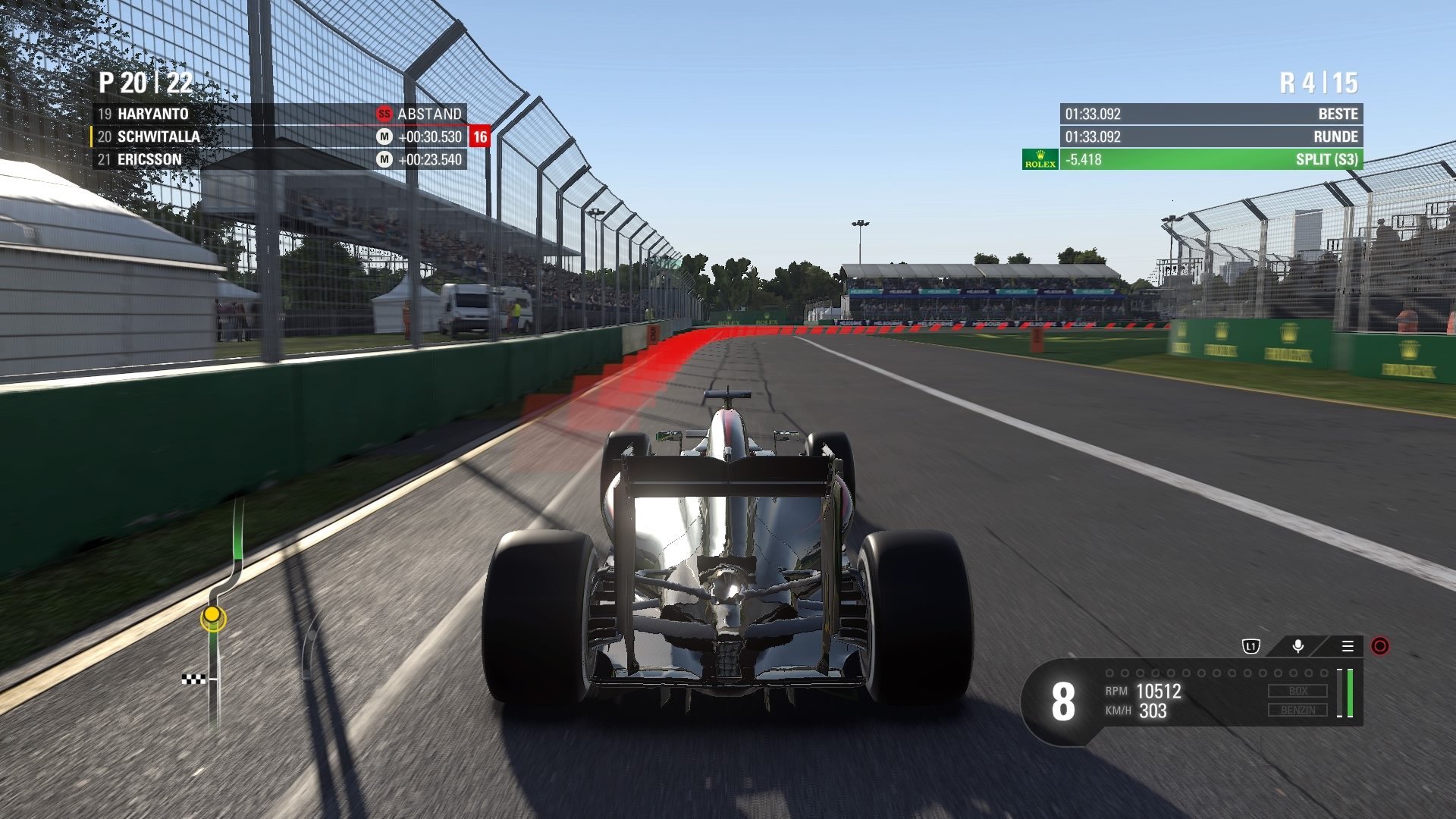Viewport: 1456px width, 819px height.
Task: Select the microphone voice chat icon
Action: (1298, 645)
